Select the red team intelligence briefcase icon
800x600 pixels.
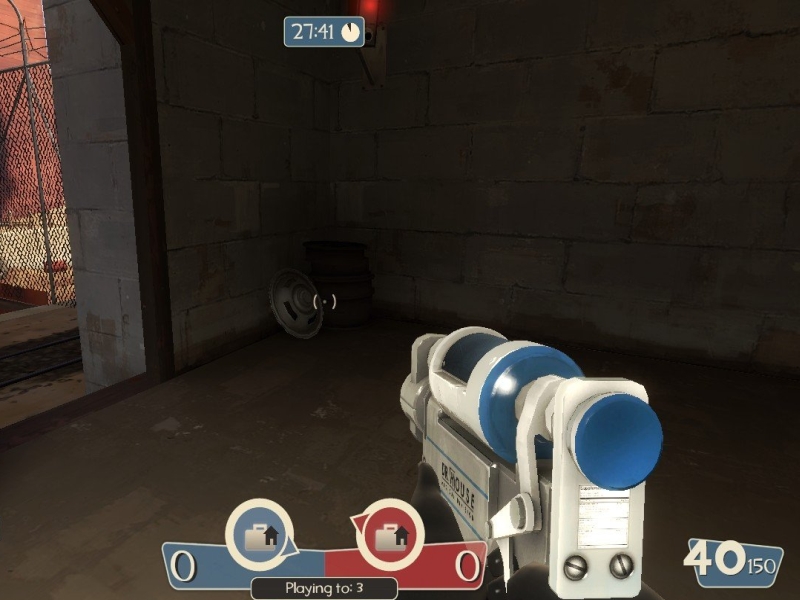[389, 534]
